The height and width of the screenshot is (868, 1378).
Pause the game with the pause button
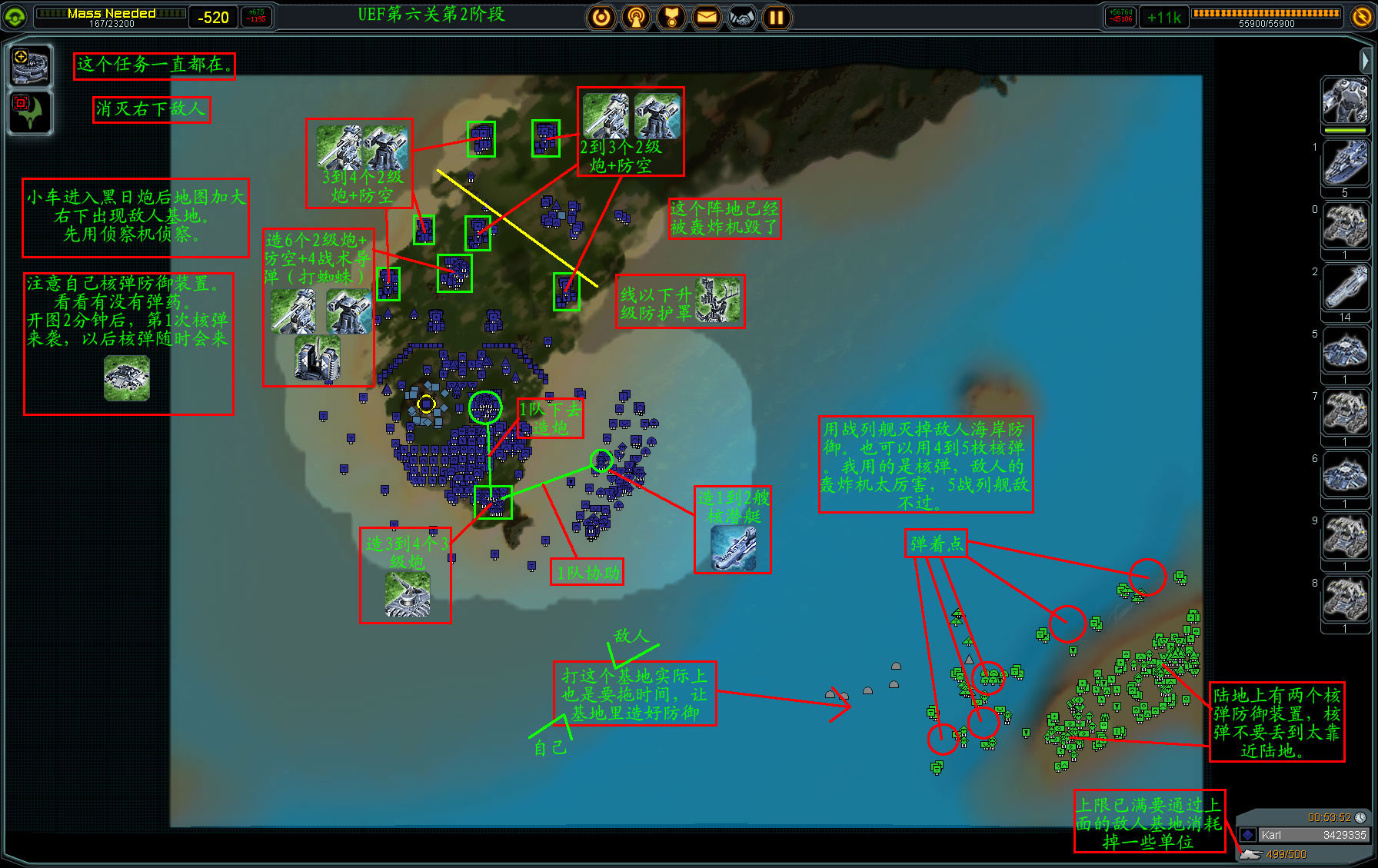click(777, 17)
